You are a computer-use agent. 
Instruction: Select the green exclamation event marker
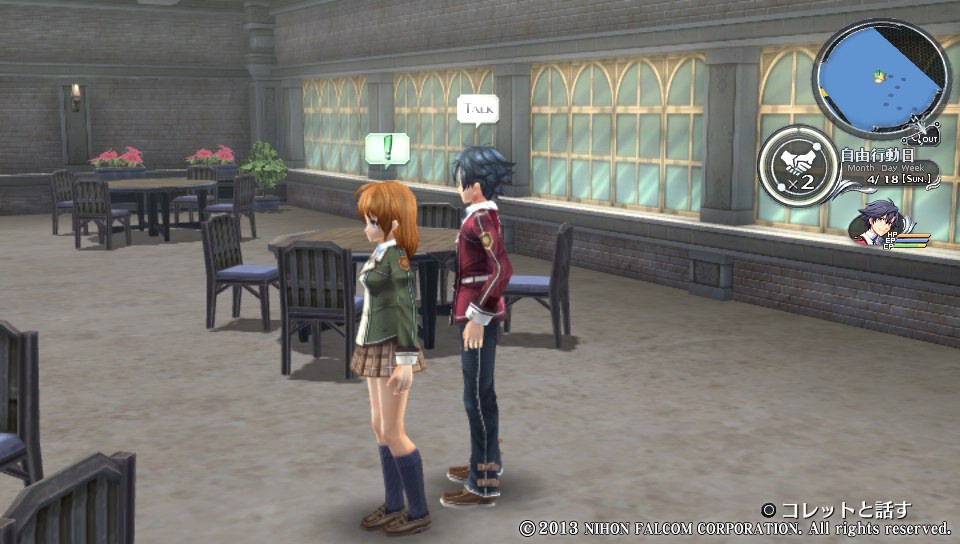point(385,148)
